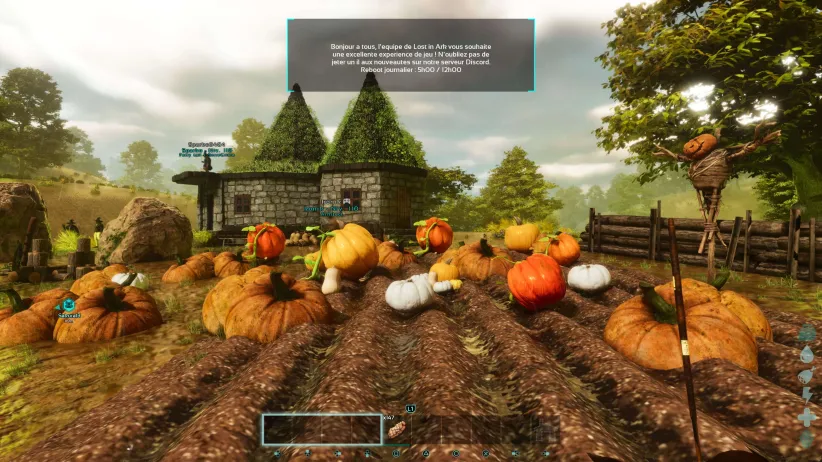The width and height of the screenshot is (822, 462).
Task: Select the cooked meat hotbar slot
Action: 397,430
